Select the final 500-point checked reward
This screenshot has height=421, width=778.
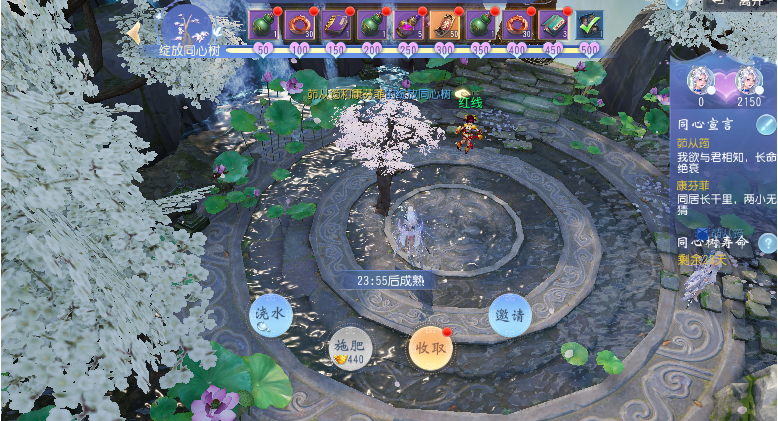[589, 24]
